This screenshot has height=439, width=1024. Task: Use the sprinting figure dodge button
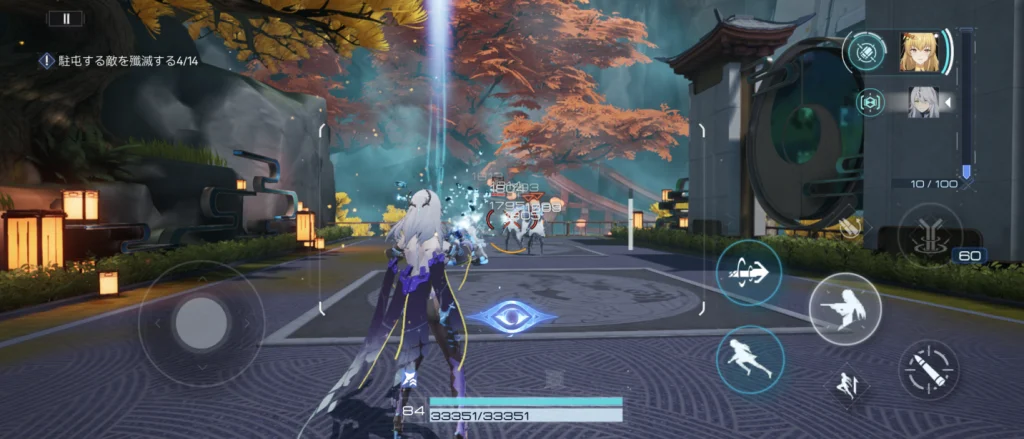(750, 359)
